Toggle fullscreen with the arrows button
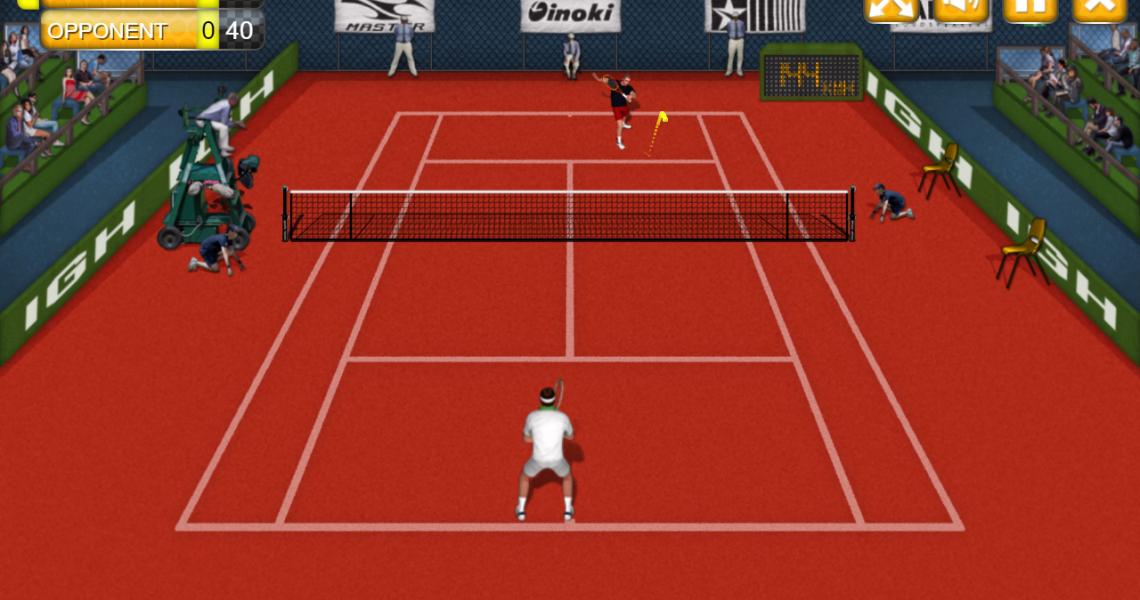Screen dimensions: 1140x600 tap(890, 8)
